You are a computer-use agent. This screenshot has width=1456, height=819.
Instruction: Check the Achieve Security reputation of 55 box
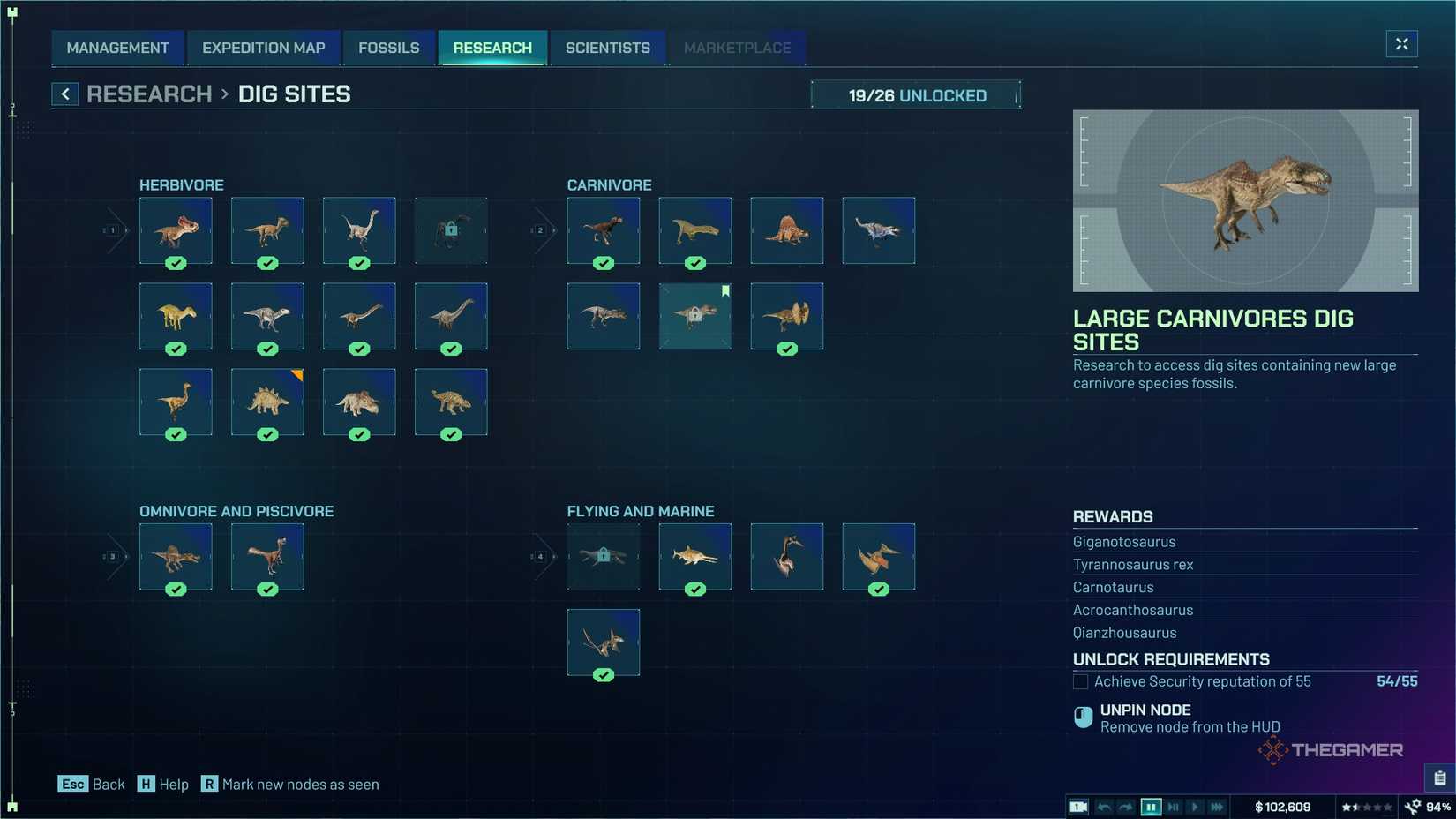click(1080, 681)
